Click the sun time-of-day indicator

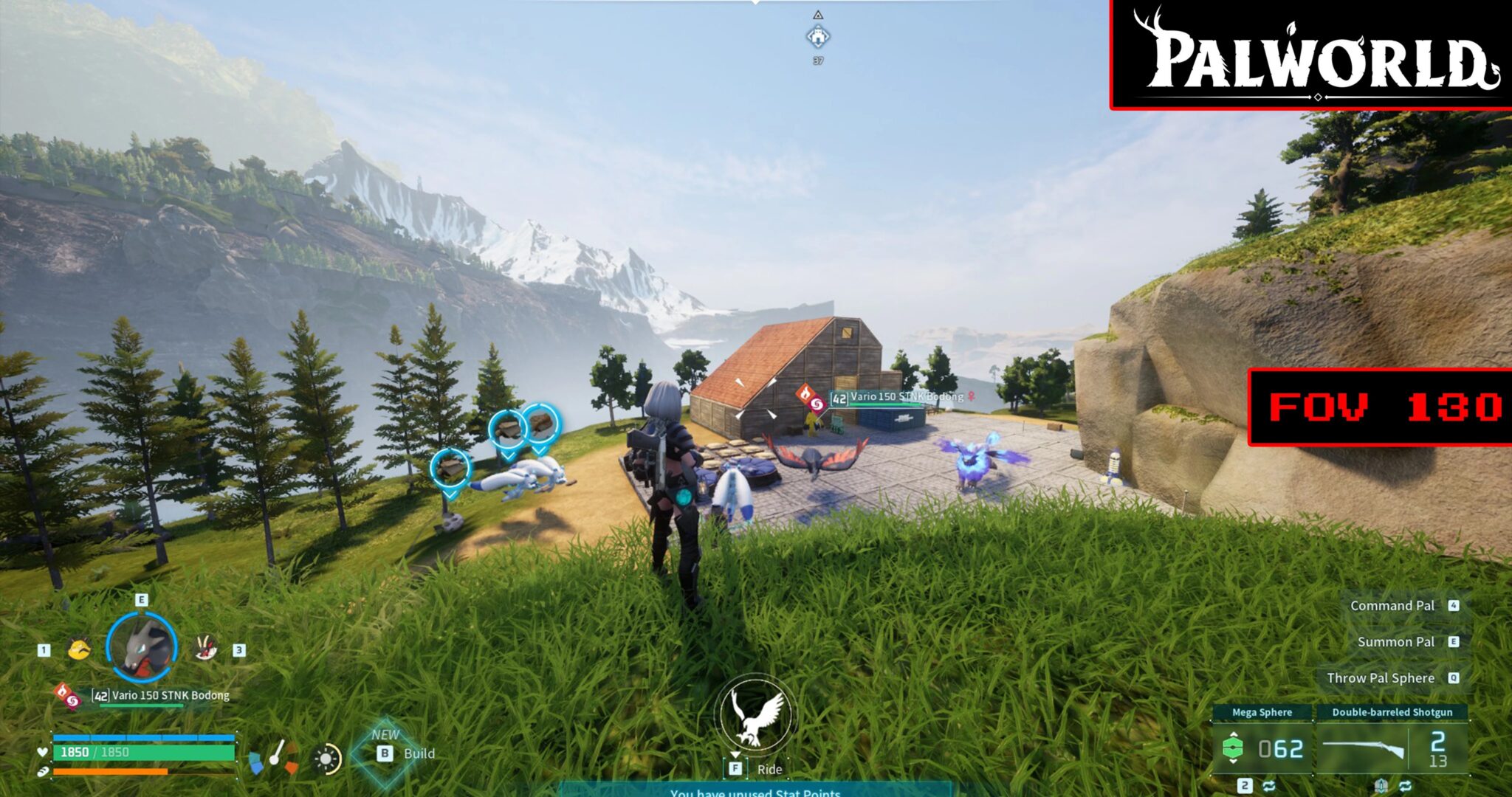tap(327, 759)
